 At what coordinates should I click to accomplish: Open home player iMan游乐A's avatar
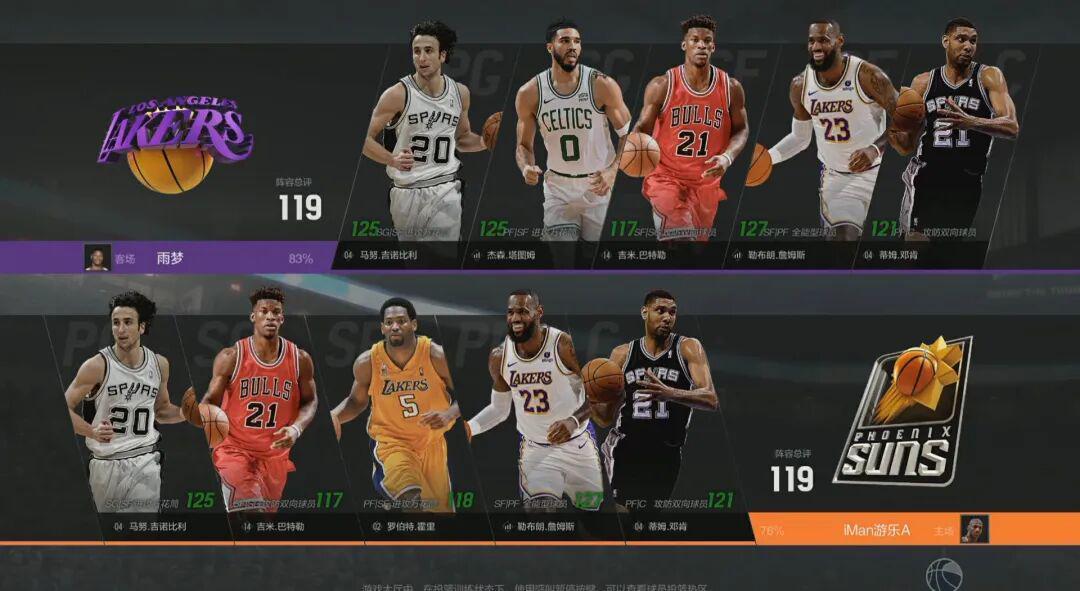pyautogui.click(x=974, y=529)
